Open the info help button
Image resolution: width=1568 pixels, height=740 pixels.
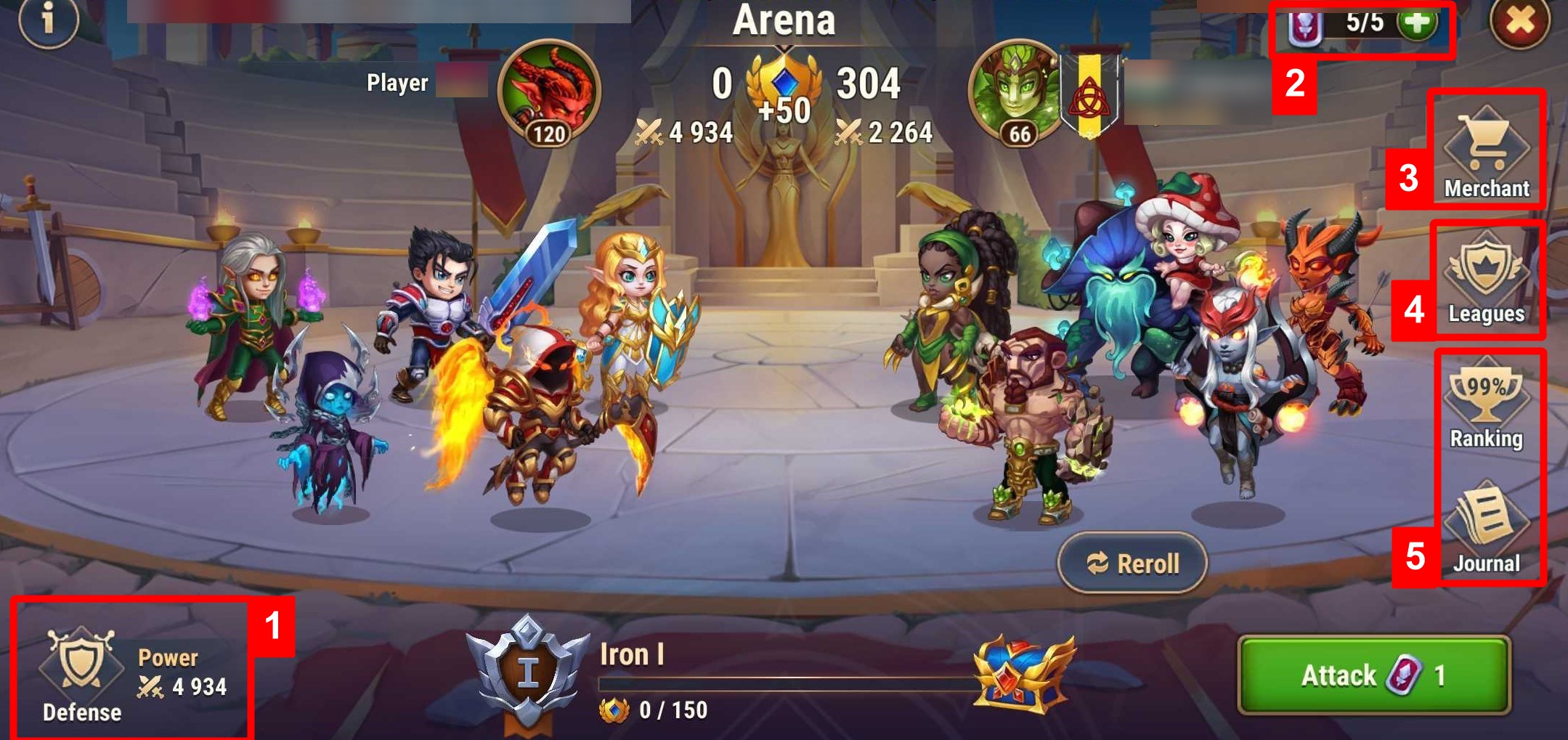click(48, 20)
